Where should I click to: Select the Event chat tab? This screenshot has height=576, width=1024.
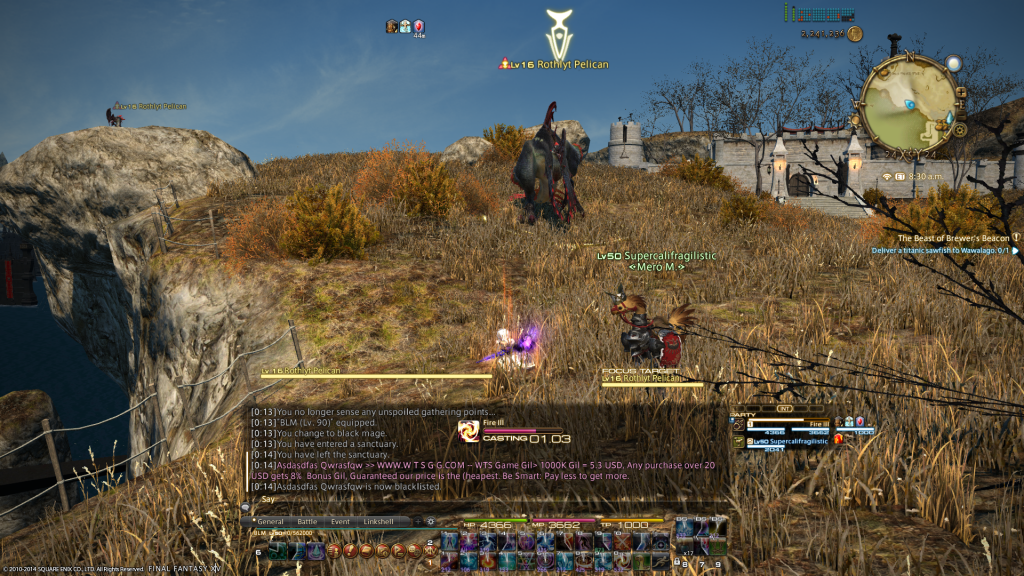click(340, 522)
